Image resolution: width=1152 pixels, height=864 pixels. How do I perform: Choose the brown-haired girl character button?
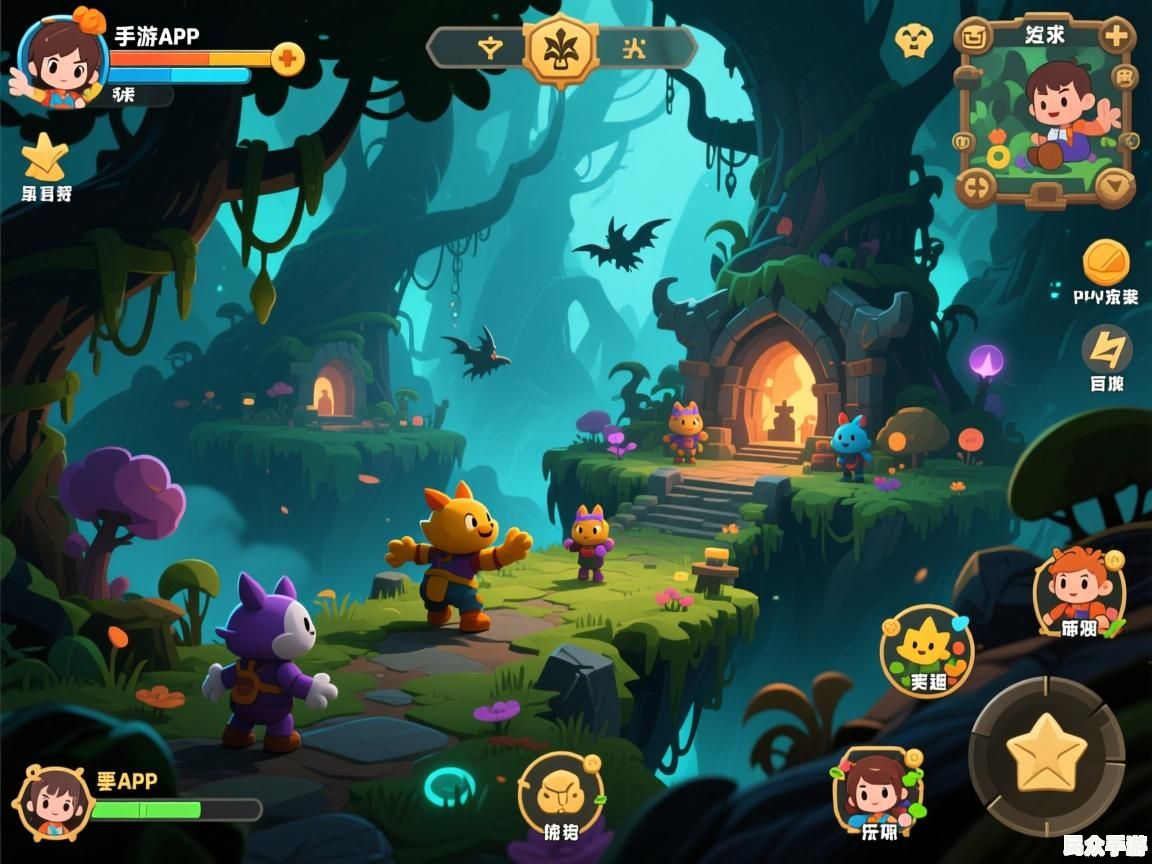click(x=878, y=793)
